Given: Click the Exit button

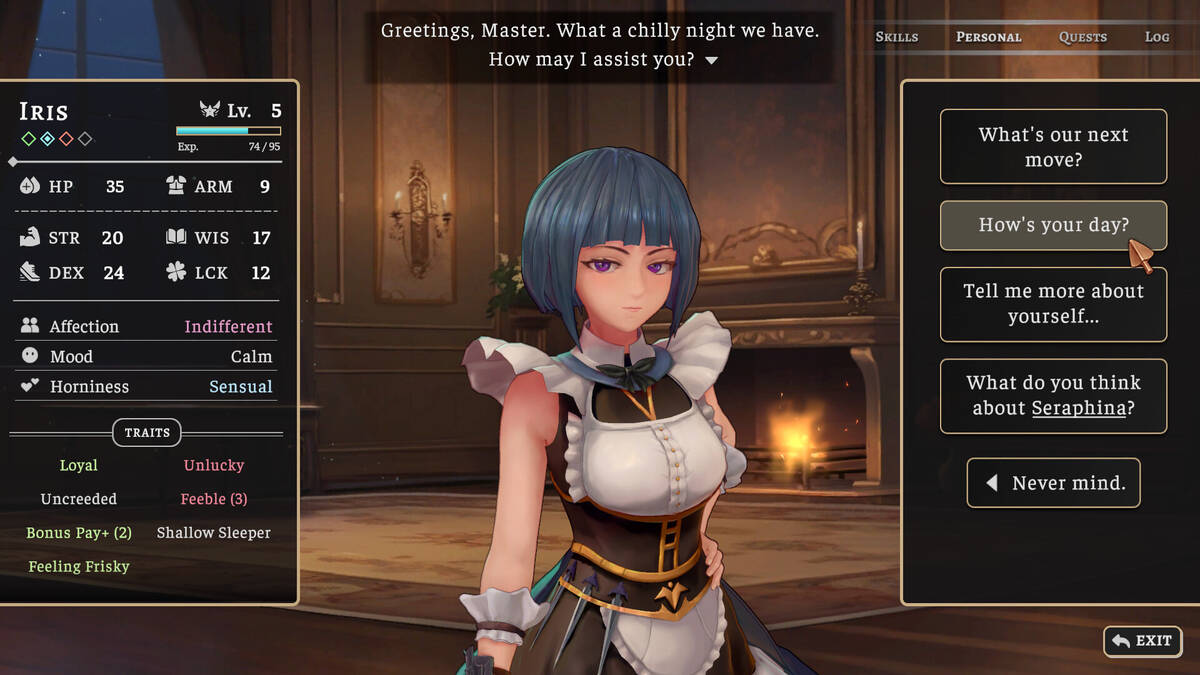Looking at the screenshot, I should click(1143, 641).
